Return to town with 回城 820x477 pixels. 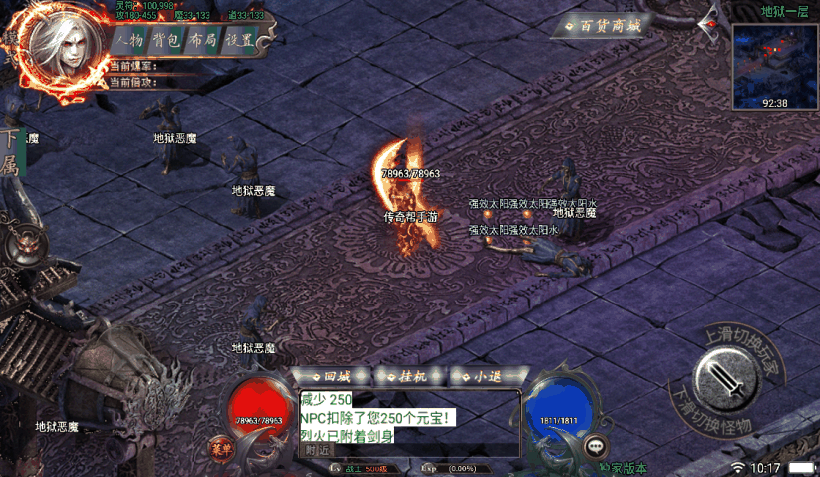[335, 377]
